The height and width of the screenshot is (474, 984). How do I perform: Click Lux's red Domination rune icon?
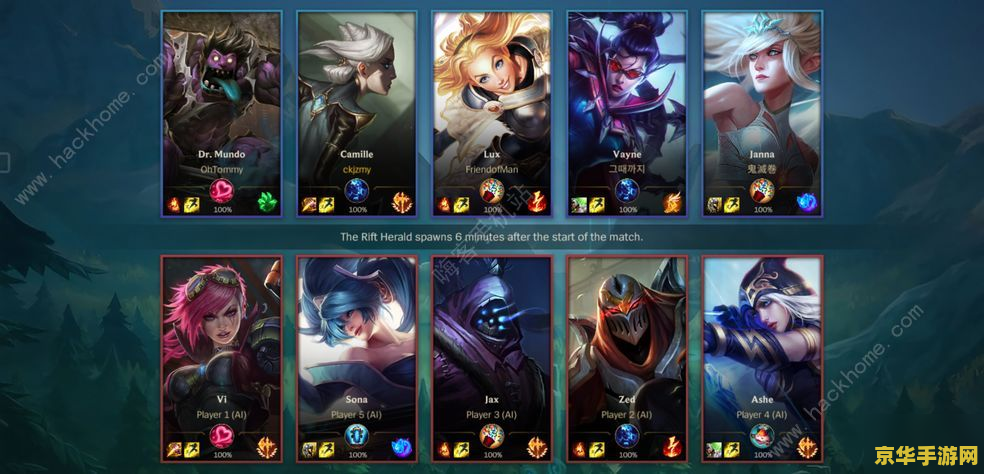(x=536, y=204)
